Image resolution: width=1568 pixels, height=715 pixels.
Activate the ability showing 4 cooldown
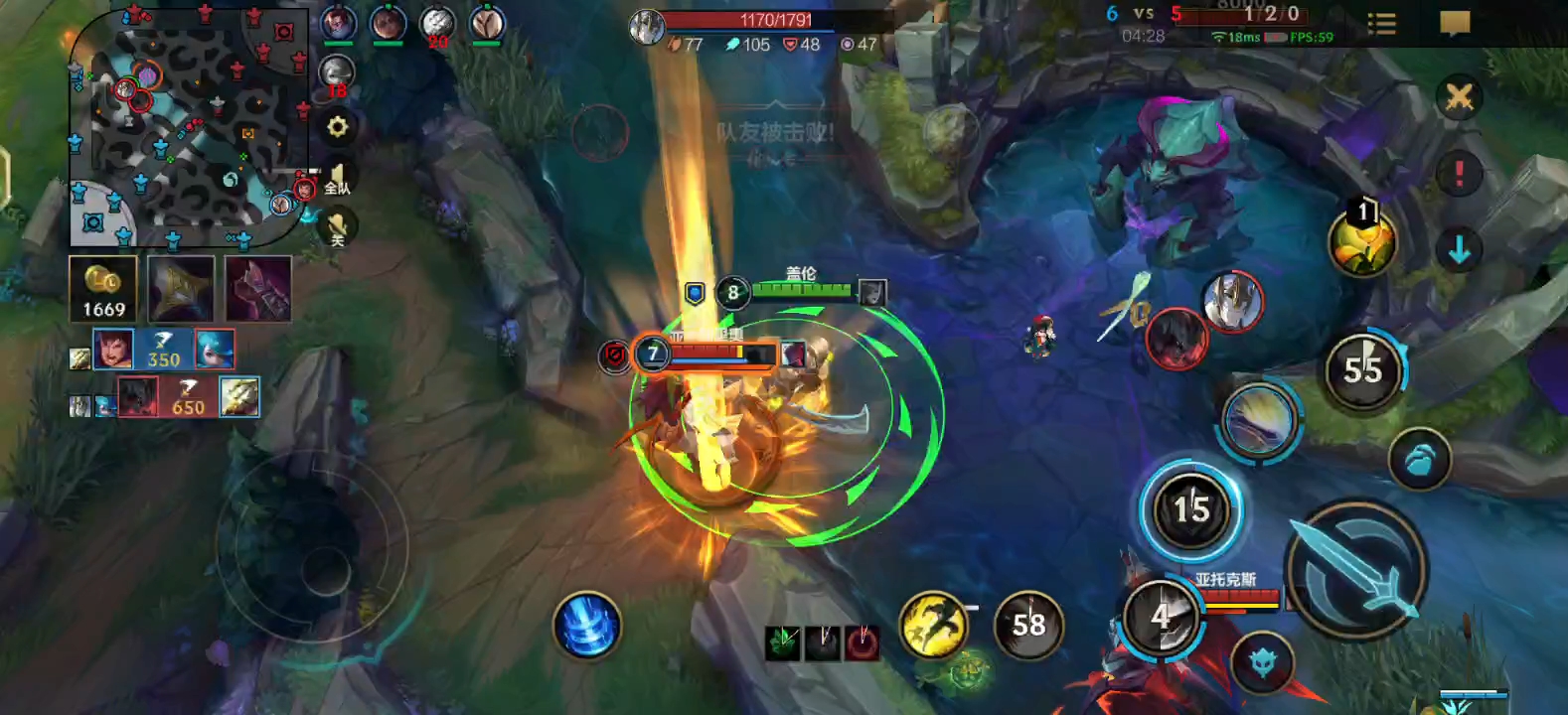tap(1160, 617)
